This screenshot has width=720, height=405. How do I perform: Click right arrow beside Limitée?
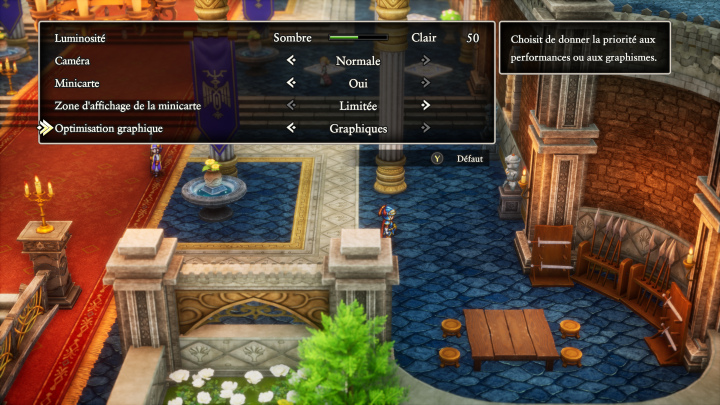[x=426, y=105]
